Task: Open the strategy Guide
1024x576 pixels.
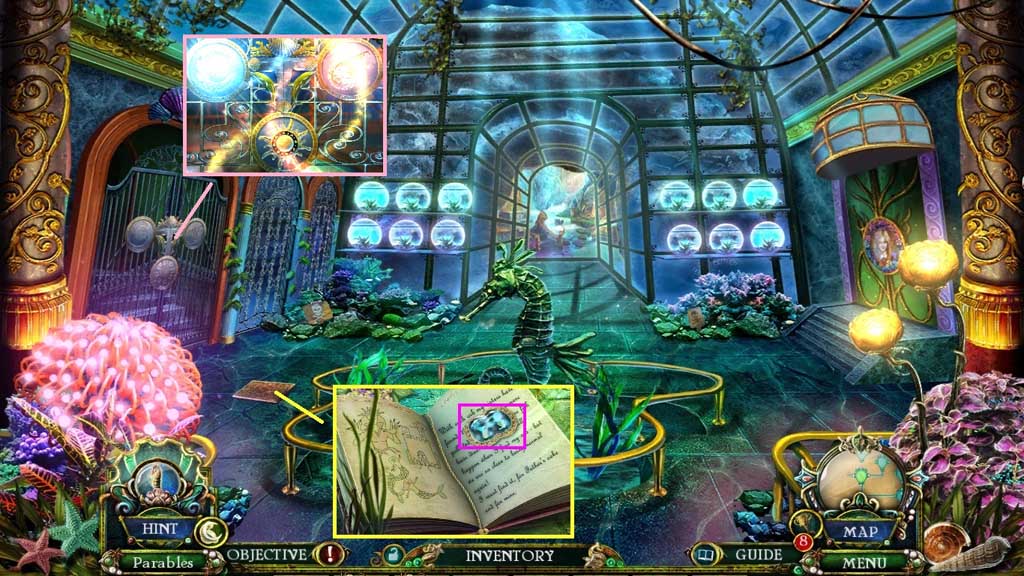Action: point(758,554)
